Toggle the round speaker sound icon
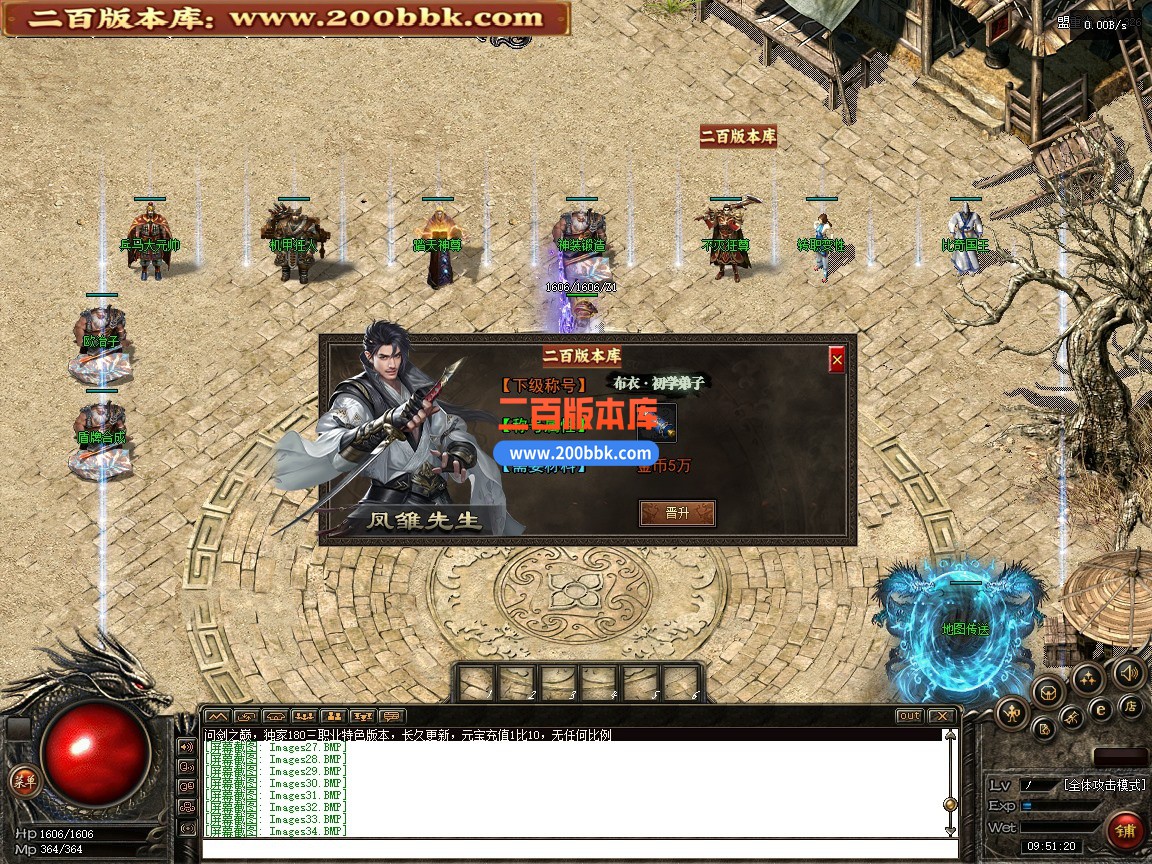 1129,672
